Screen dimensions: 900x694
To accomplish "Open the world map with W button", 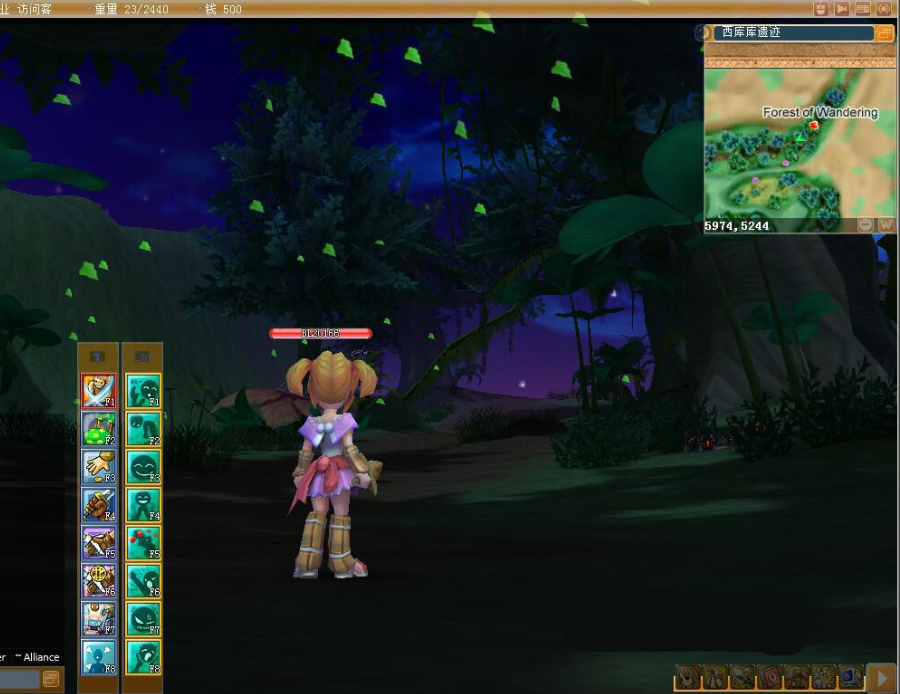I will (x=885, y=225).
